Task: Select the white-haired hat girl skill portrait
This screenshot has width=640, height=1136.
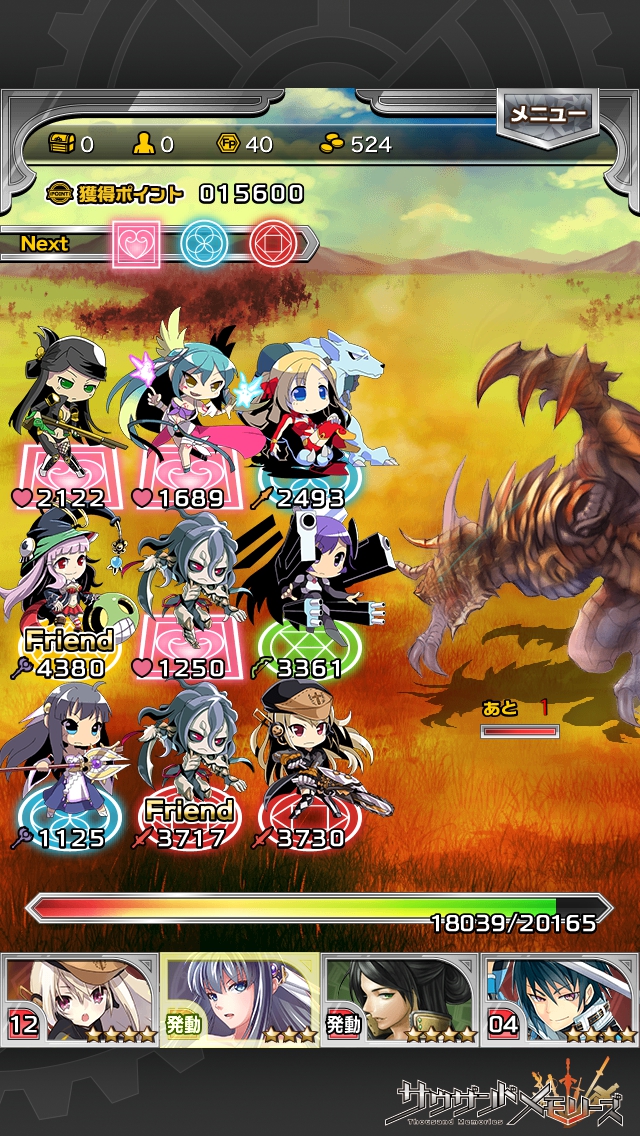Action: [x=80, y=1000]
